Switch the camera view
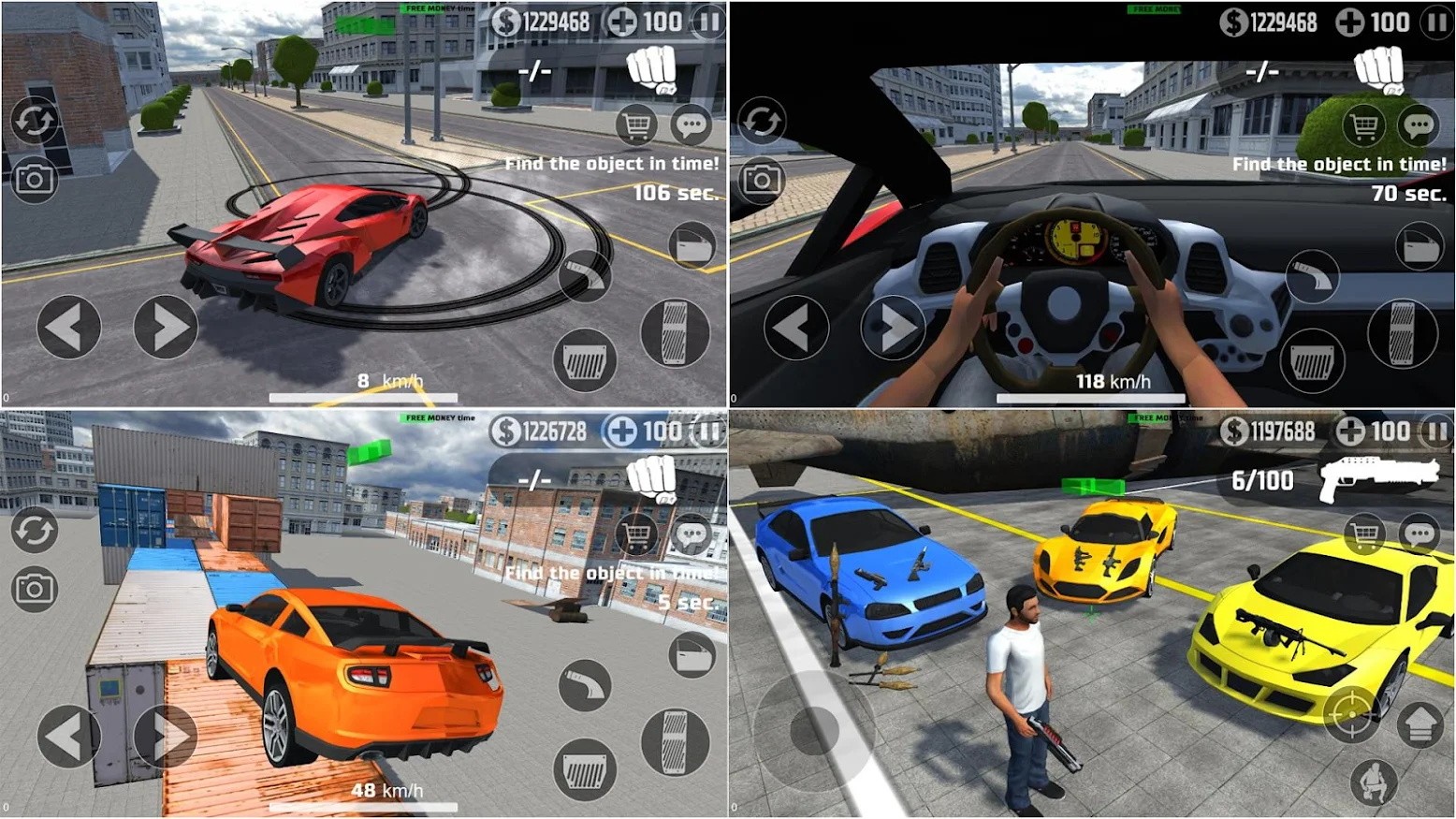1456x819 pixels. pyautogui.click(x=36, y=177)
